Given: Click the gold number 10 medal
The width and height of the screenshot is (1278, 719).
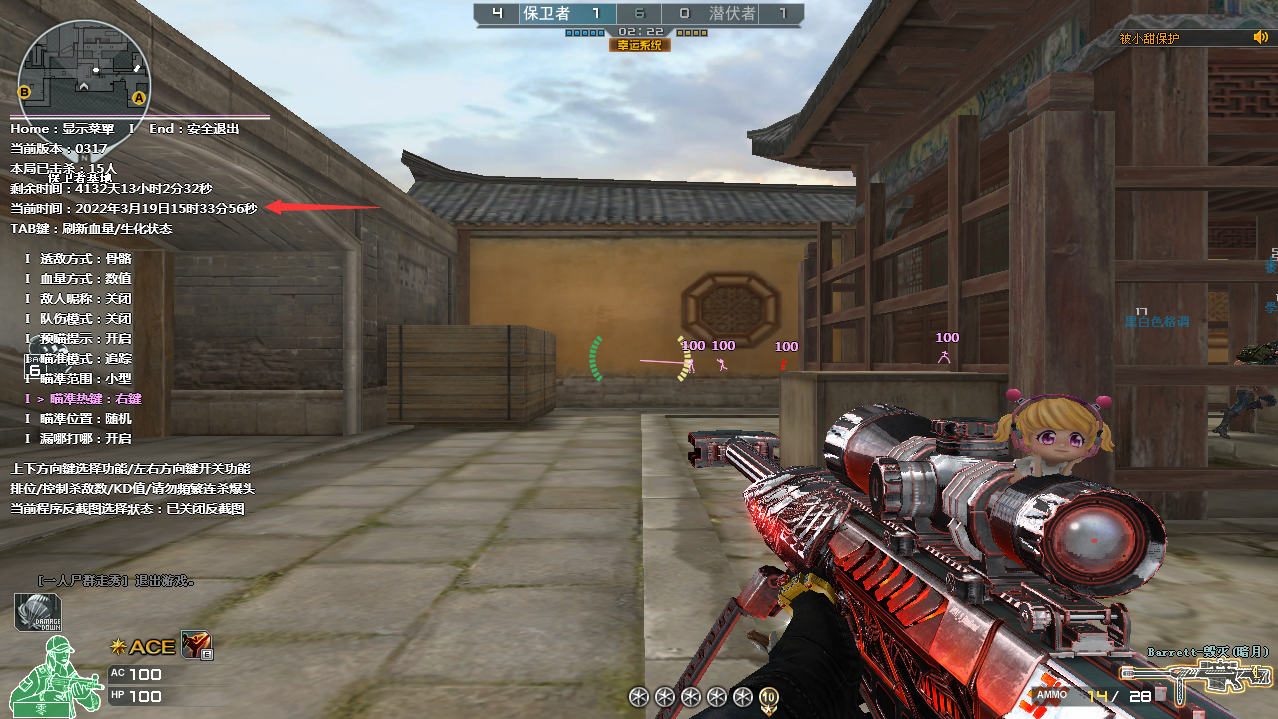Looking at the screenshot, I should click(x=769, y=697).
